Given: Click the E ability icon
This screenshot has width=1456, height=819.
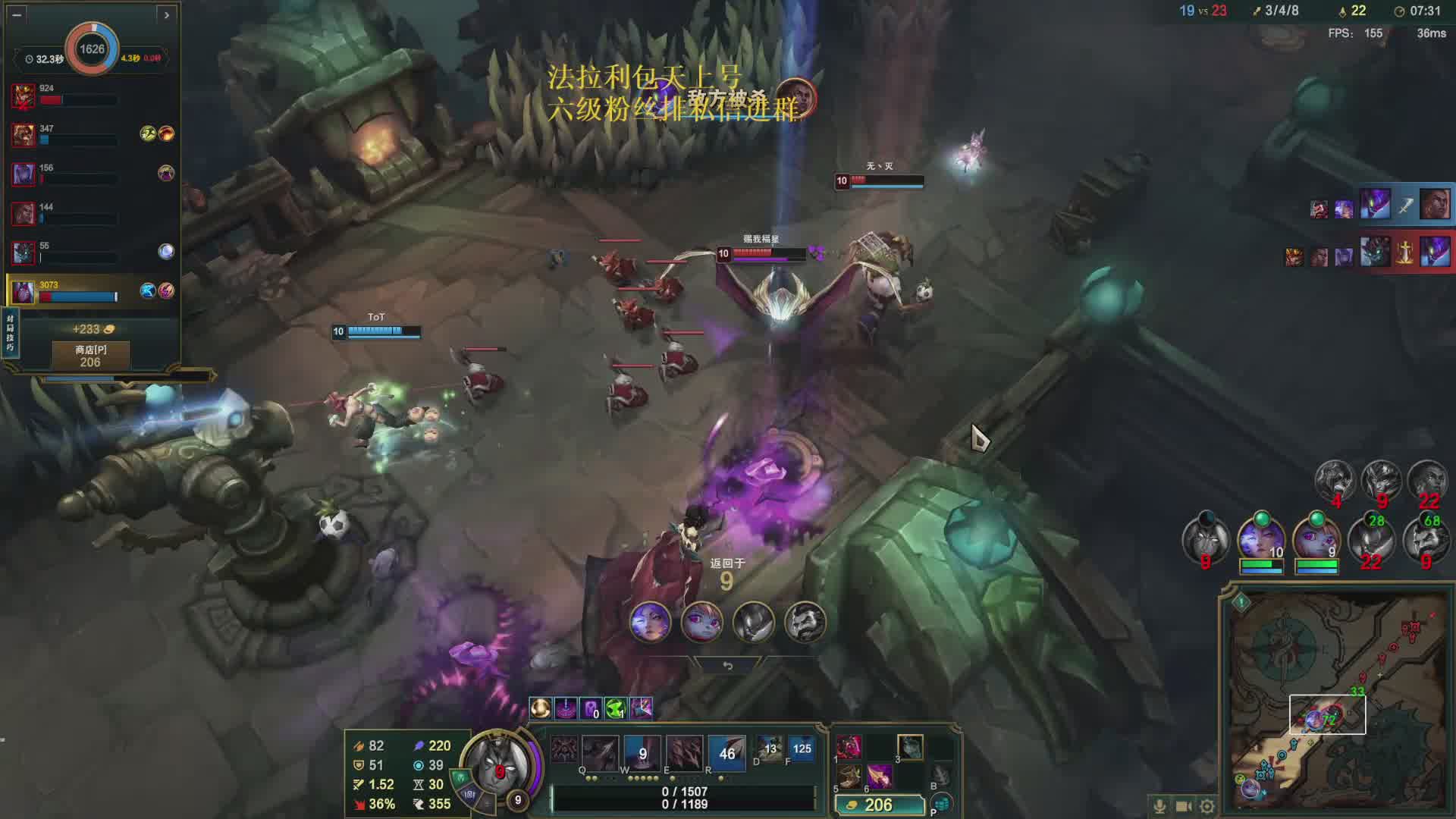Looking at the screenshot, I should pos(684,752).
